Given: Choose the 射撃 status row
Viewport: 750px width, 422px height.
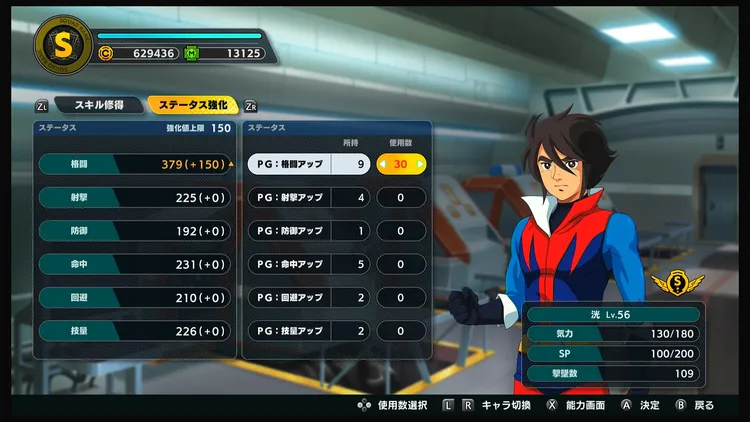Looking at the screenshot, I should (134, 198).
